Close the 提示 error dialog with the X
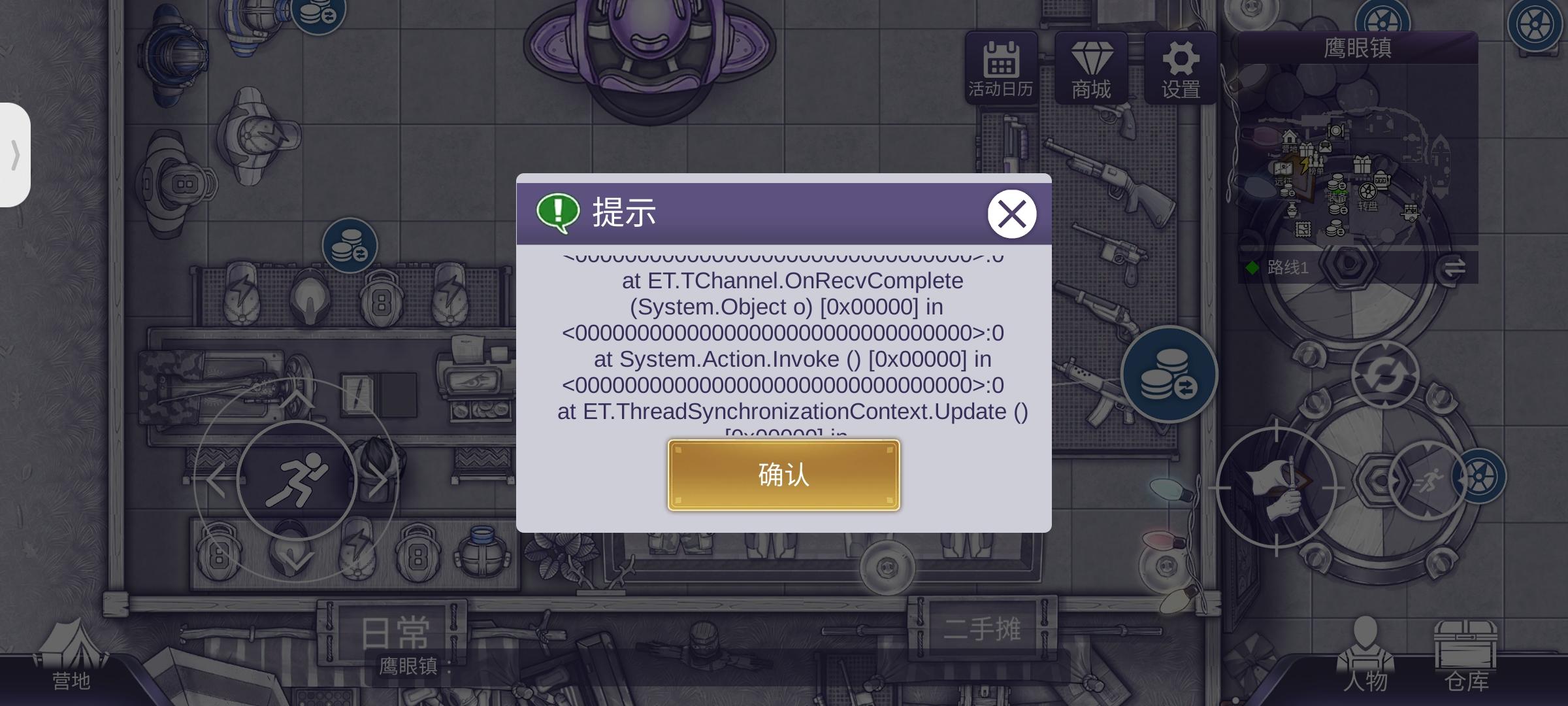Screen dimensions: 1568x706 (x=1011, y=213)
